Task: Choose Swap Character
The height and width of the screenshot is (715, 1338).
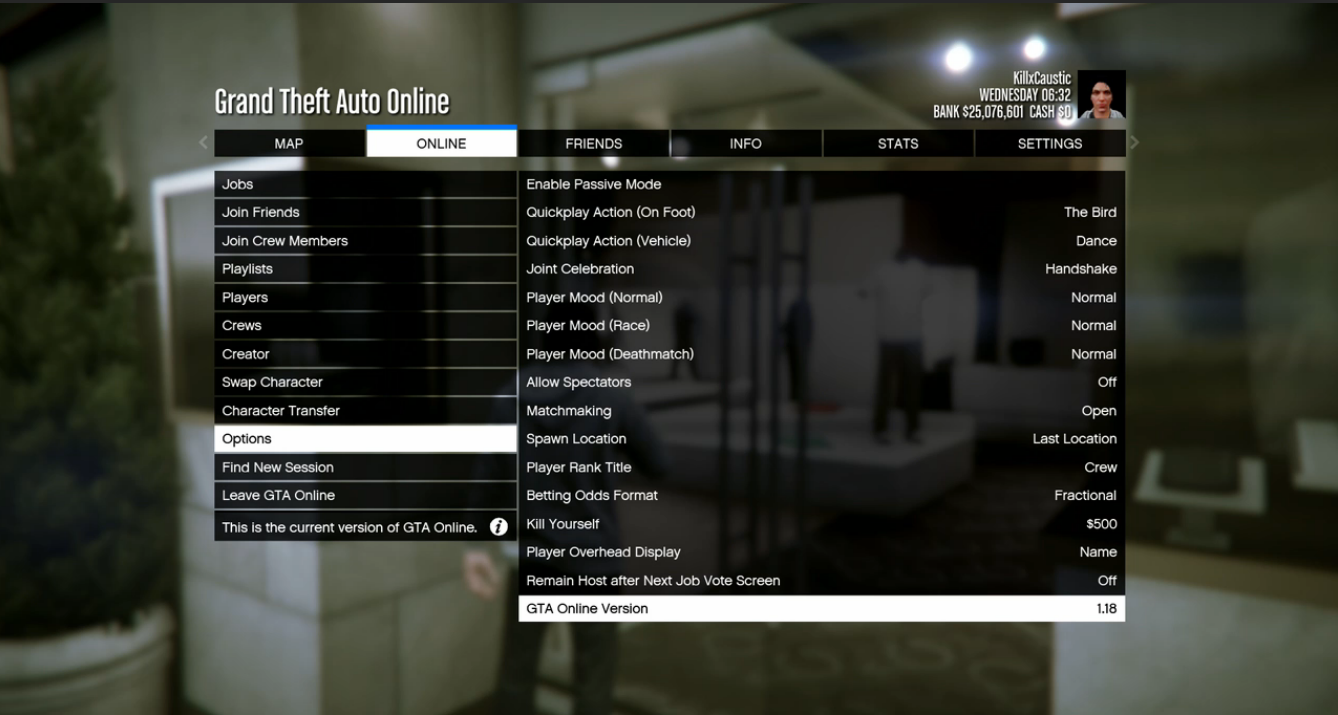Action: tap(364, 382)
